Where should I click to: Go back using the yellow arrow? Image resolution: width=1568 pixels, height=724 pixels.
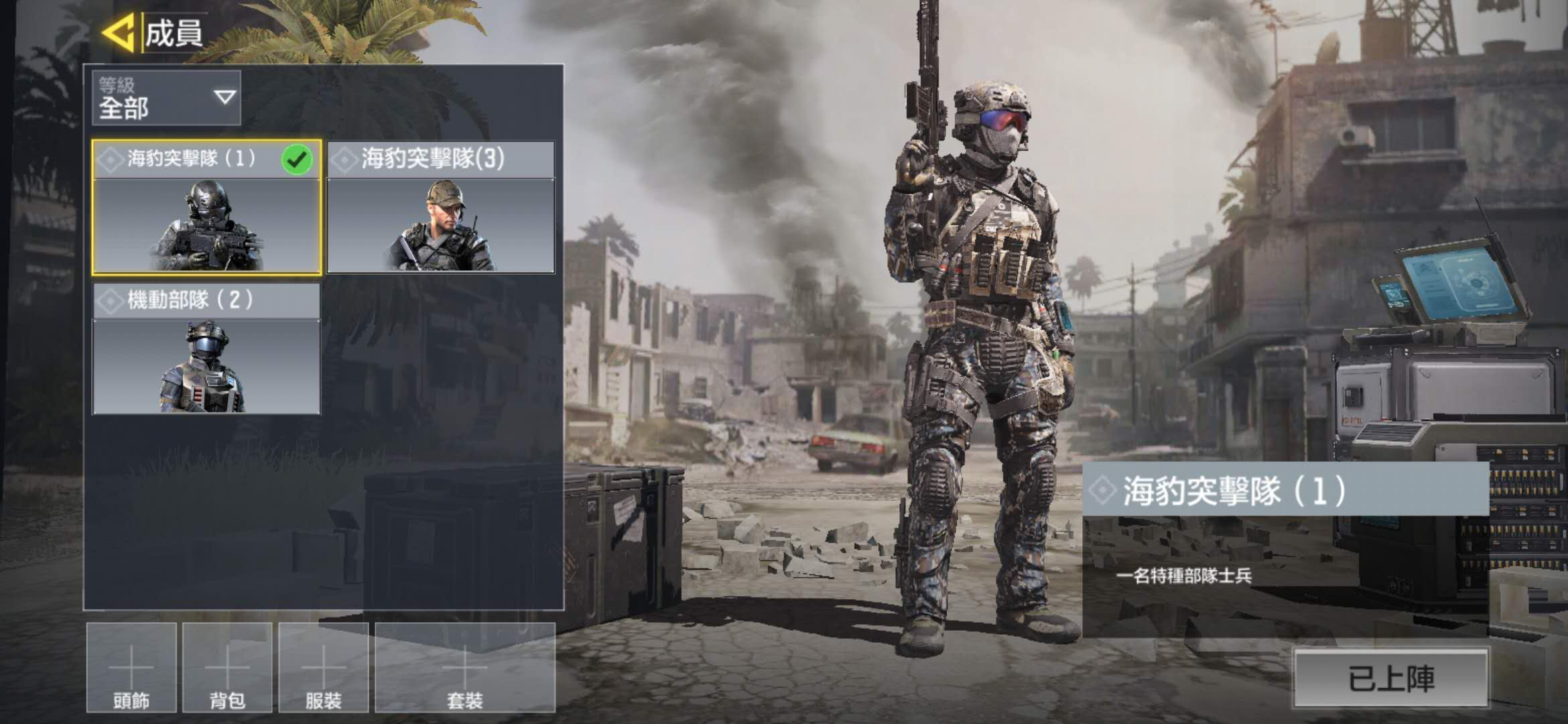(119, 32)
